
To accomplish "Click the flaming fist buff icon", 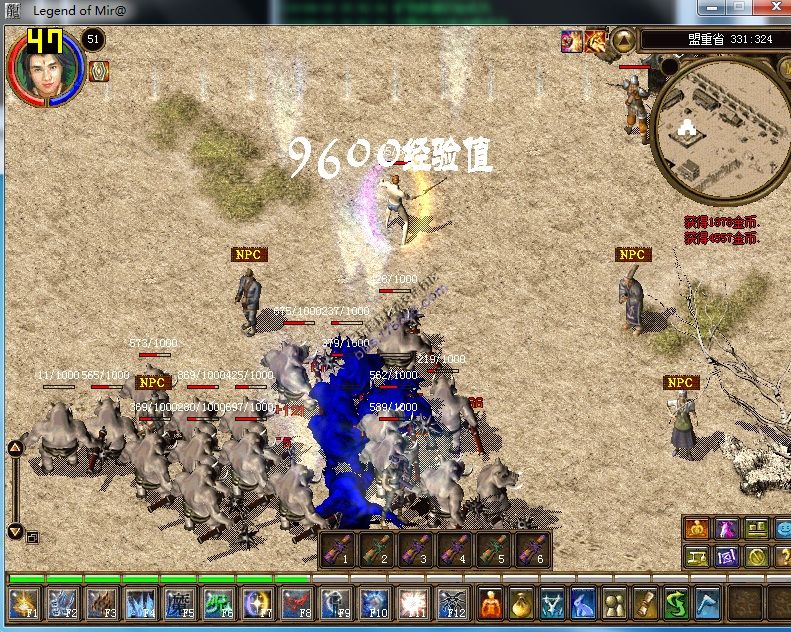I will click(x=595, y=41).
